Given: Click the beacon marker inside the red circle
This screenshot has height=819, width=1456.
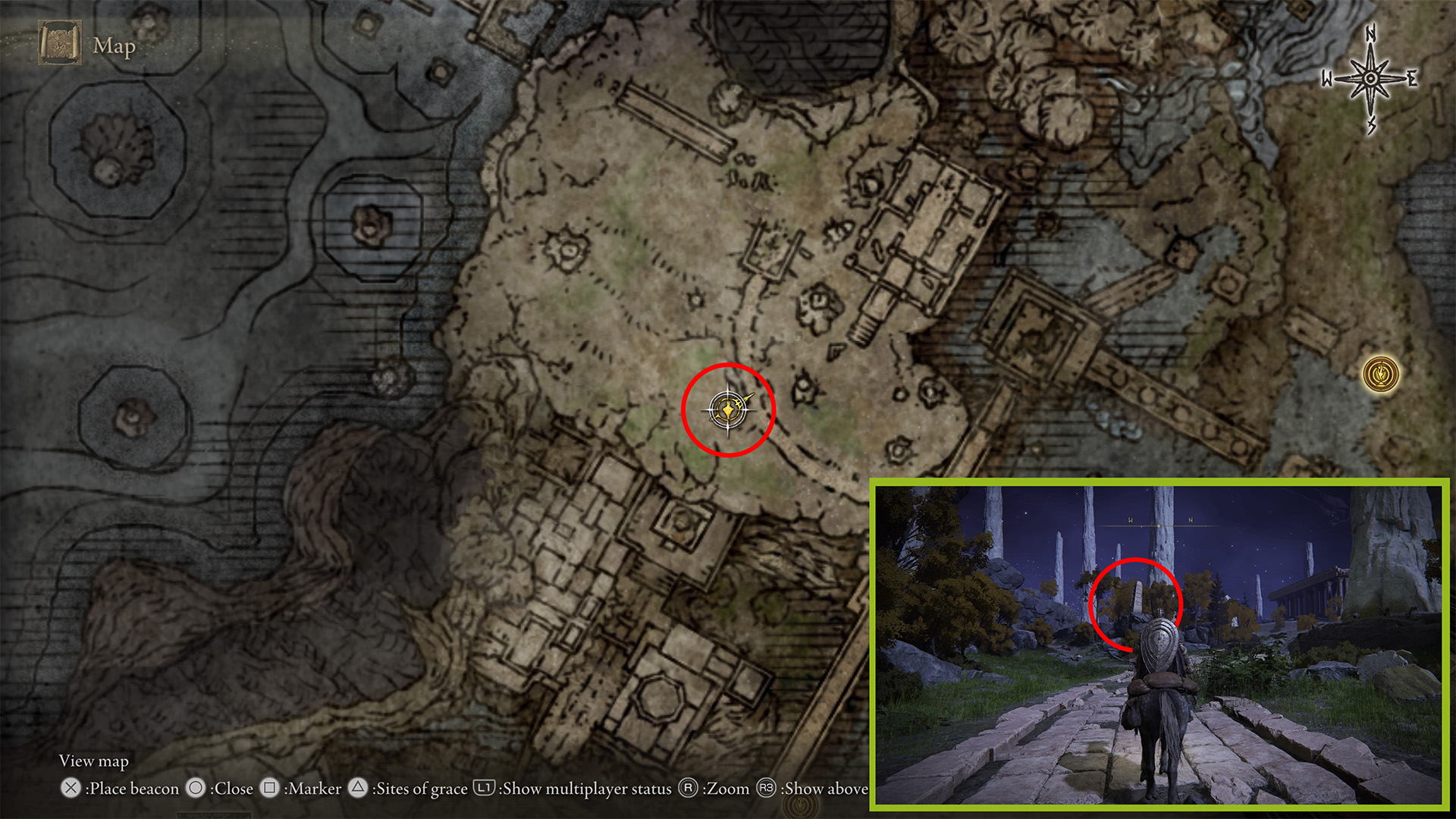Looking at the screenshot, I should [726, 409].
